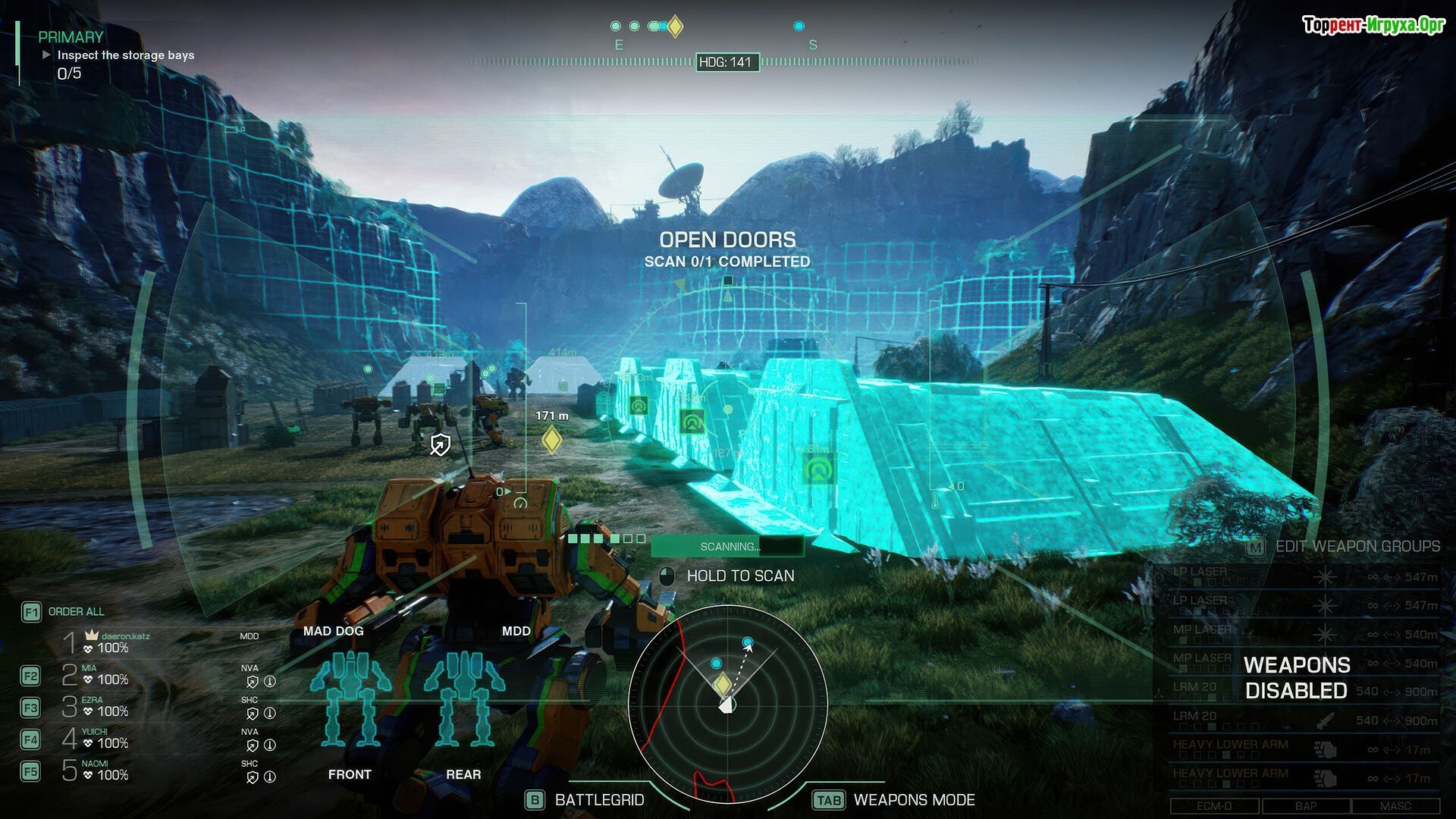Toggle the ECM-D equipment indicator

point(1214,806)
